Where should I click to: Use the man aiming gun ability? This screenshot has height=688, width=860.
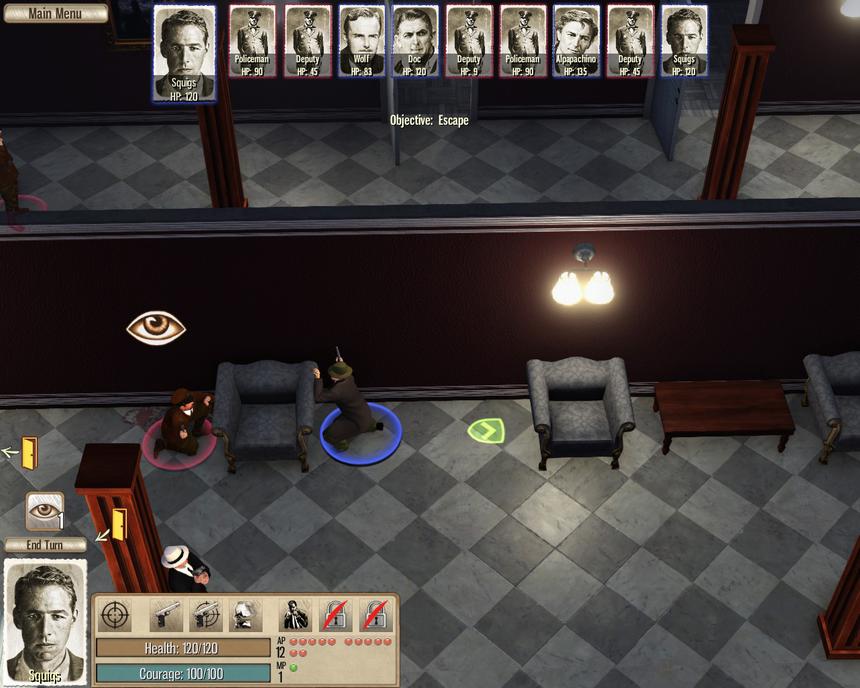[295, 615]
